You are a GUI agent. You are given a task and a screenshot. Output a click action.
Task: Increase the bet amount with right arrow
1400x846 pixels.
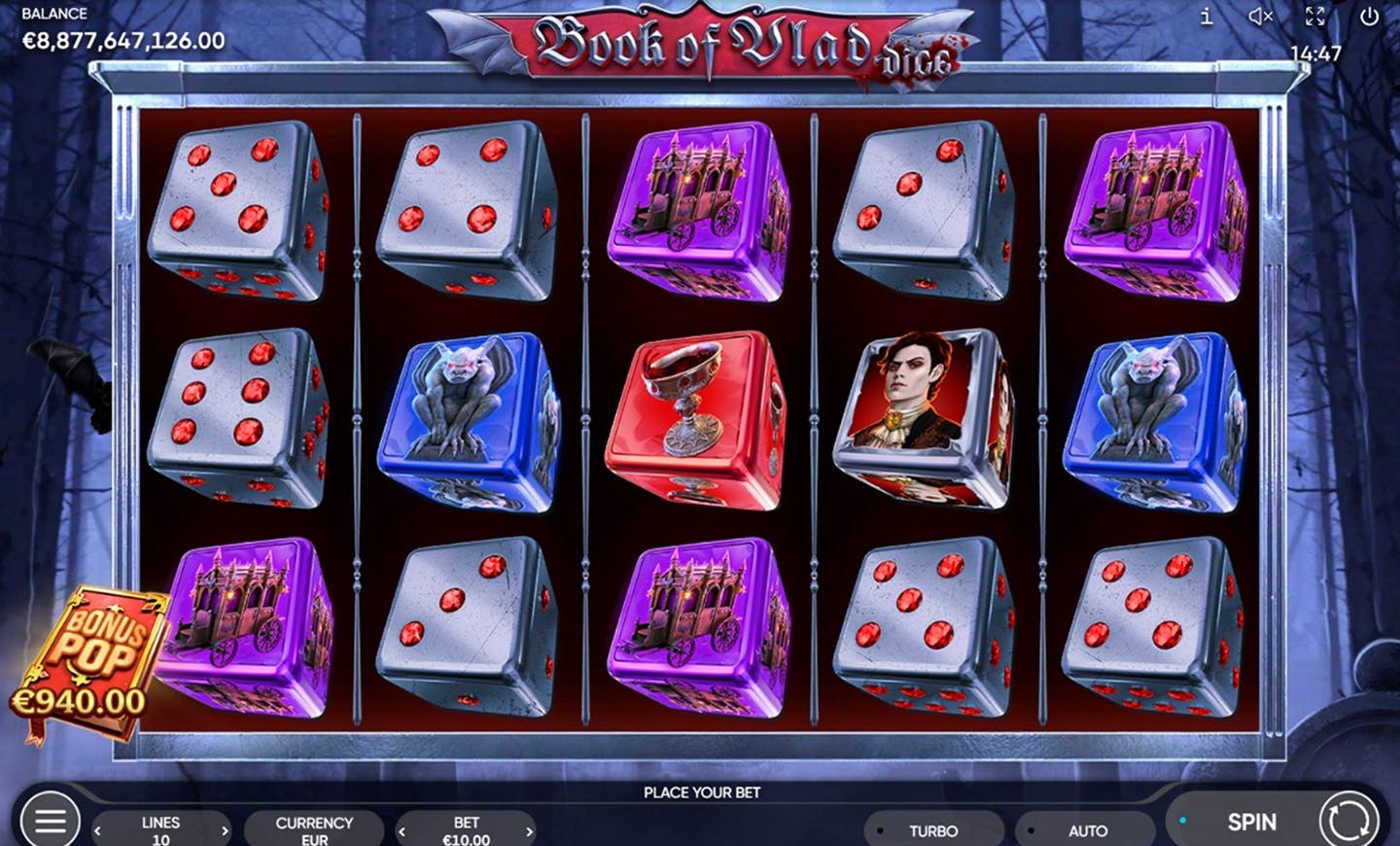coord(529,830)
